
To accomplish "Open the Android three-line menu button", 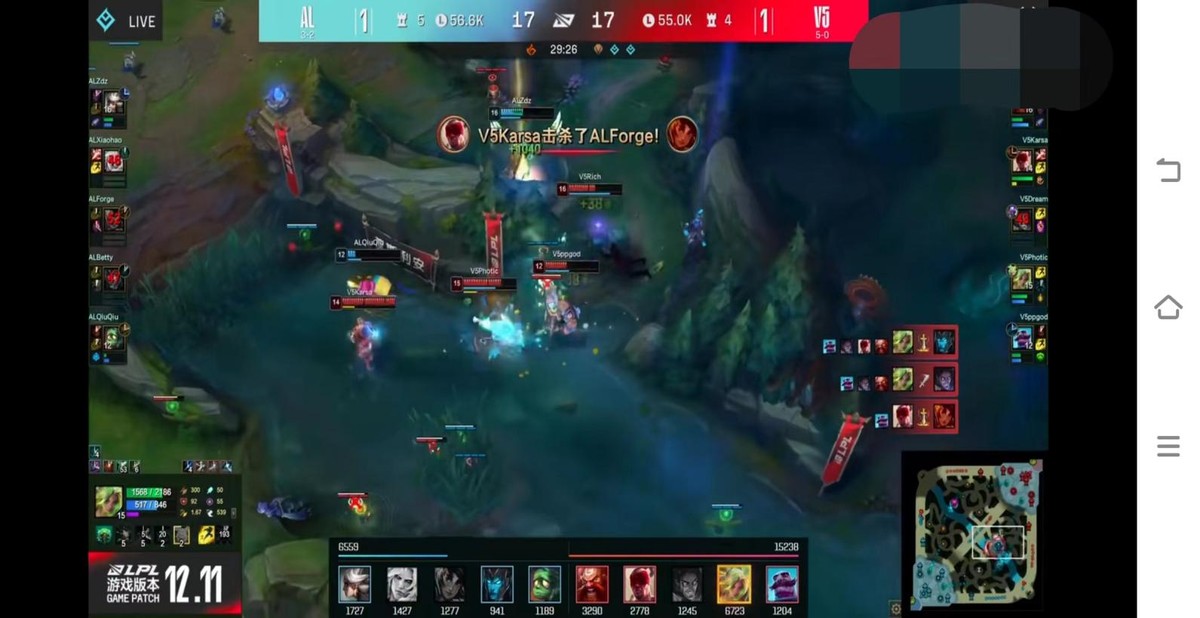I will point(1168,446).
